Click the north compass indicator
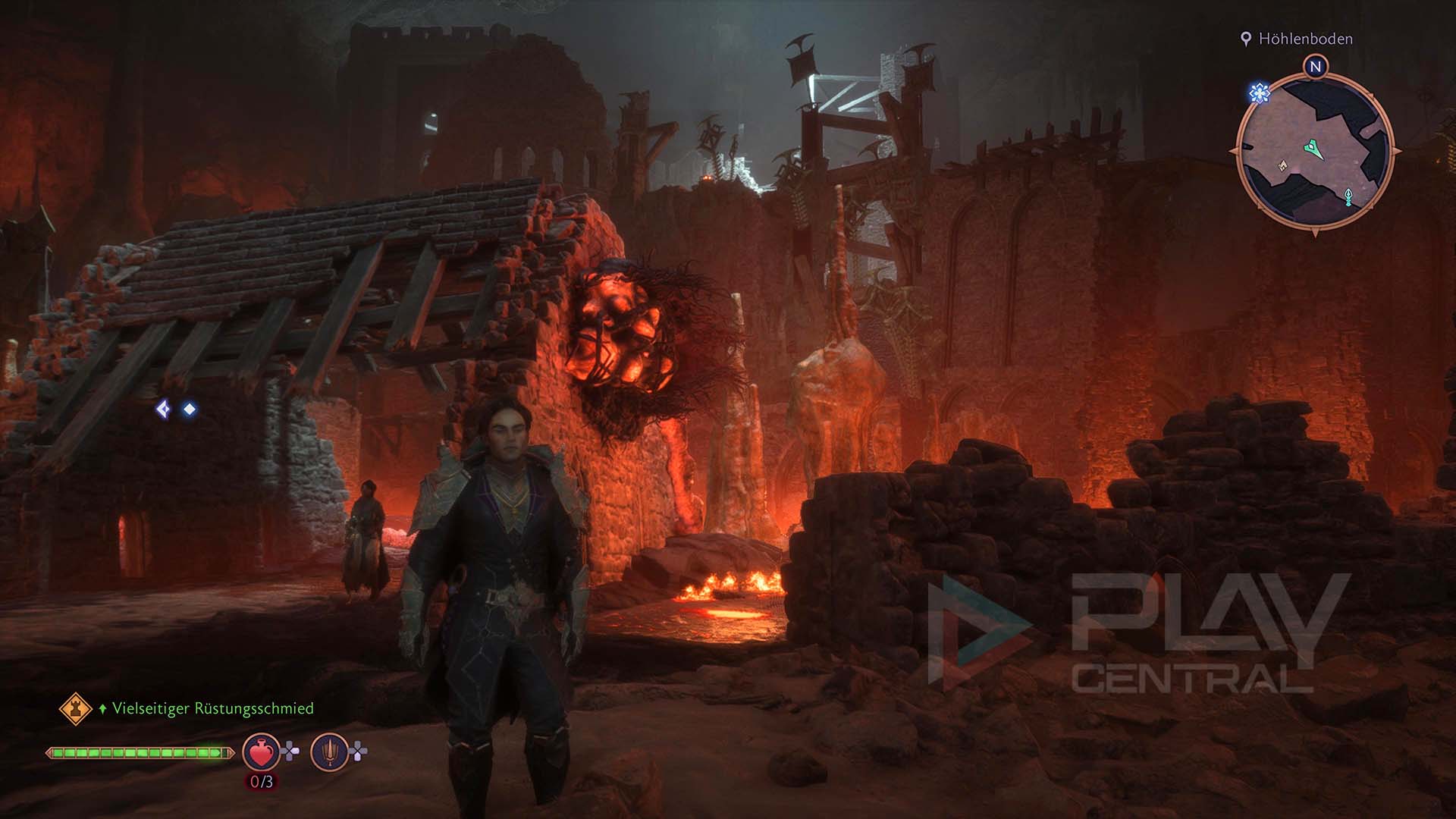The height and width of the screenshot is (819, 1456). click(x=1316, y=67)
